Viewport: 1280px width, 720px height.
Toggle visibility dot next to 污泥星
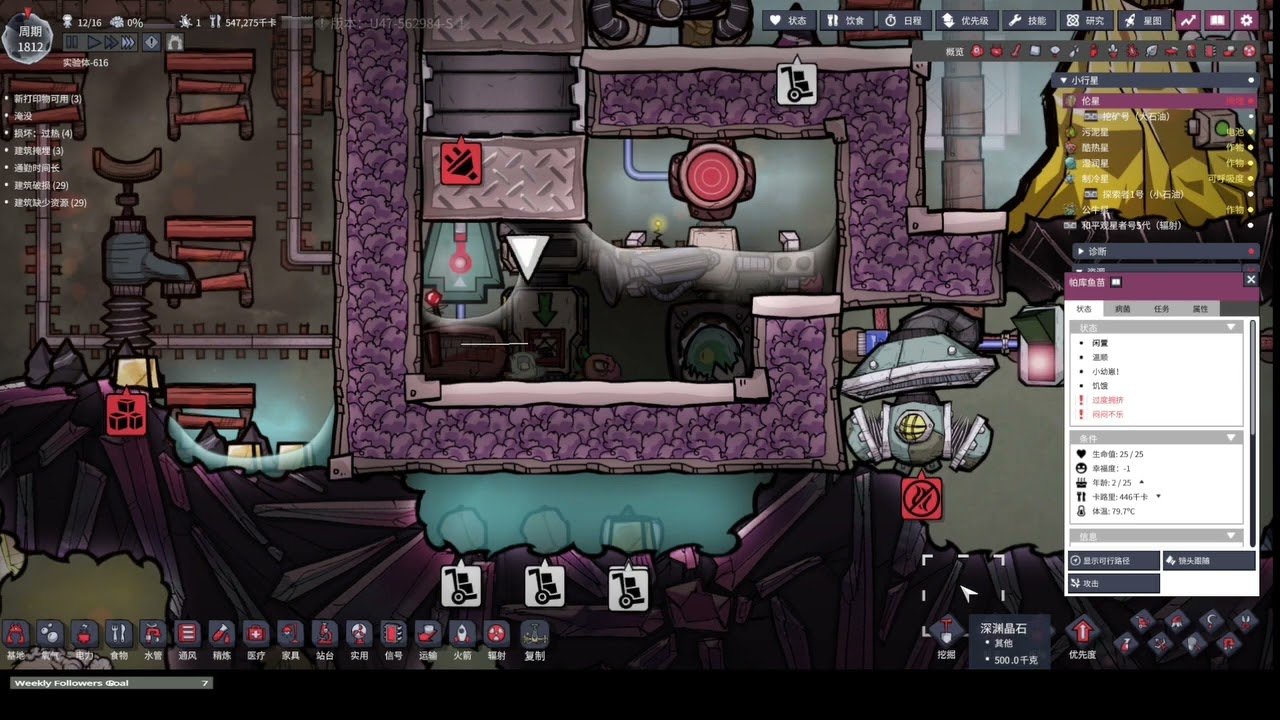[x=1249, y=131]
